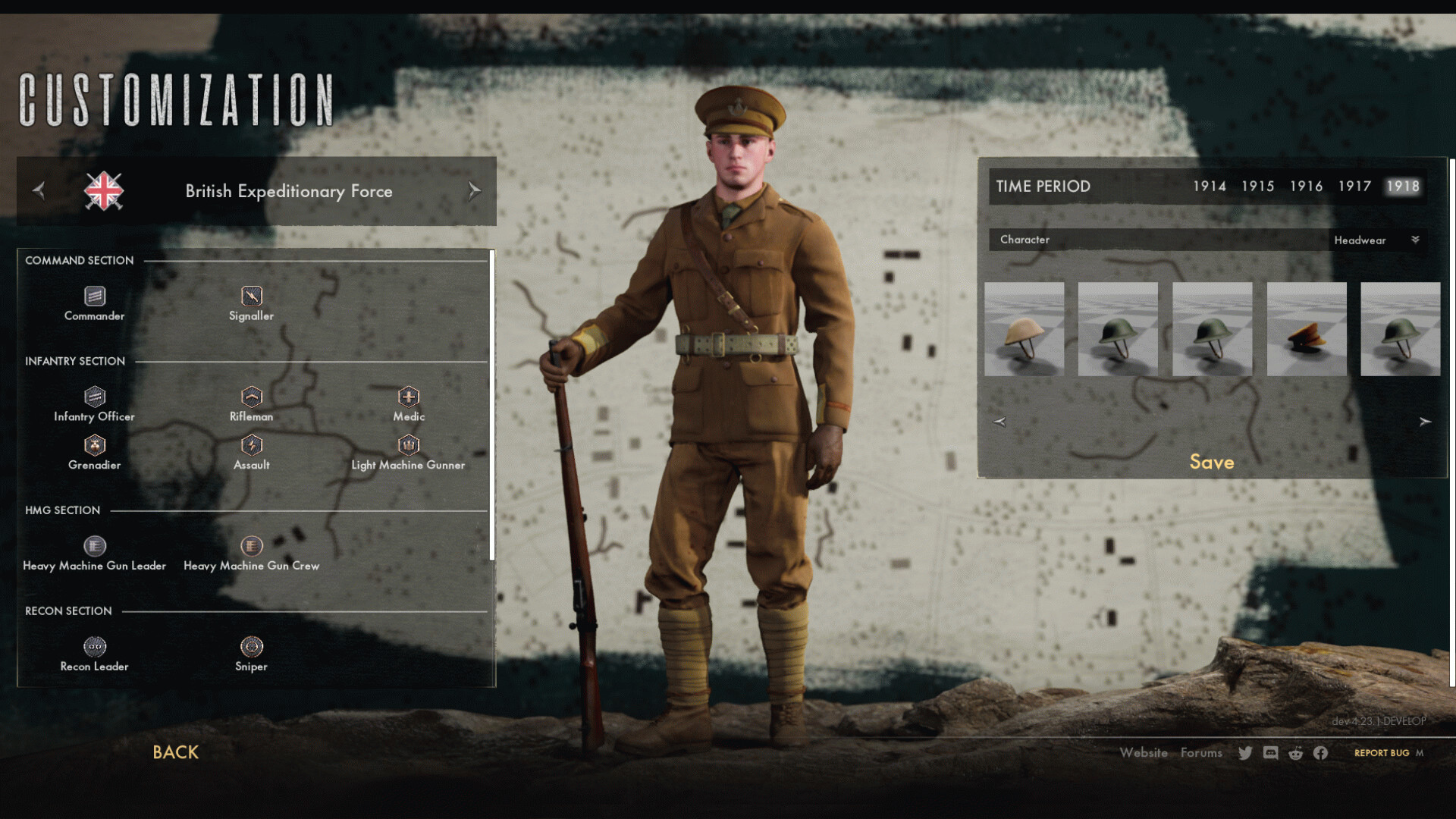Open the Headwear category dropdown
The image size is (1456, 819).
coord(1376,240)
